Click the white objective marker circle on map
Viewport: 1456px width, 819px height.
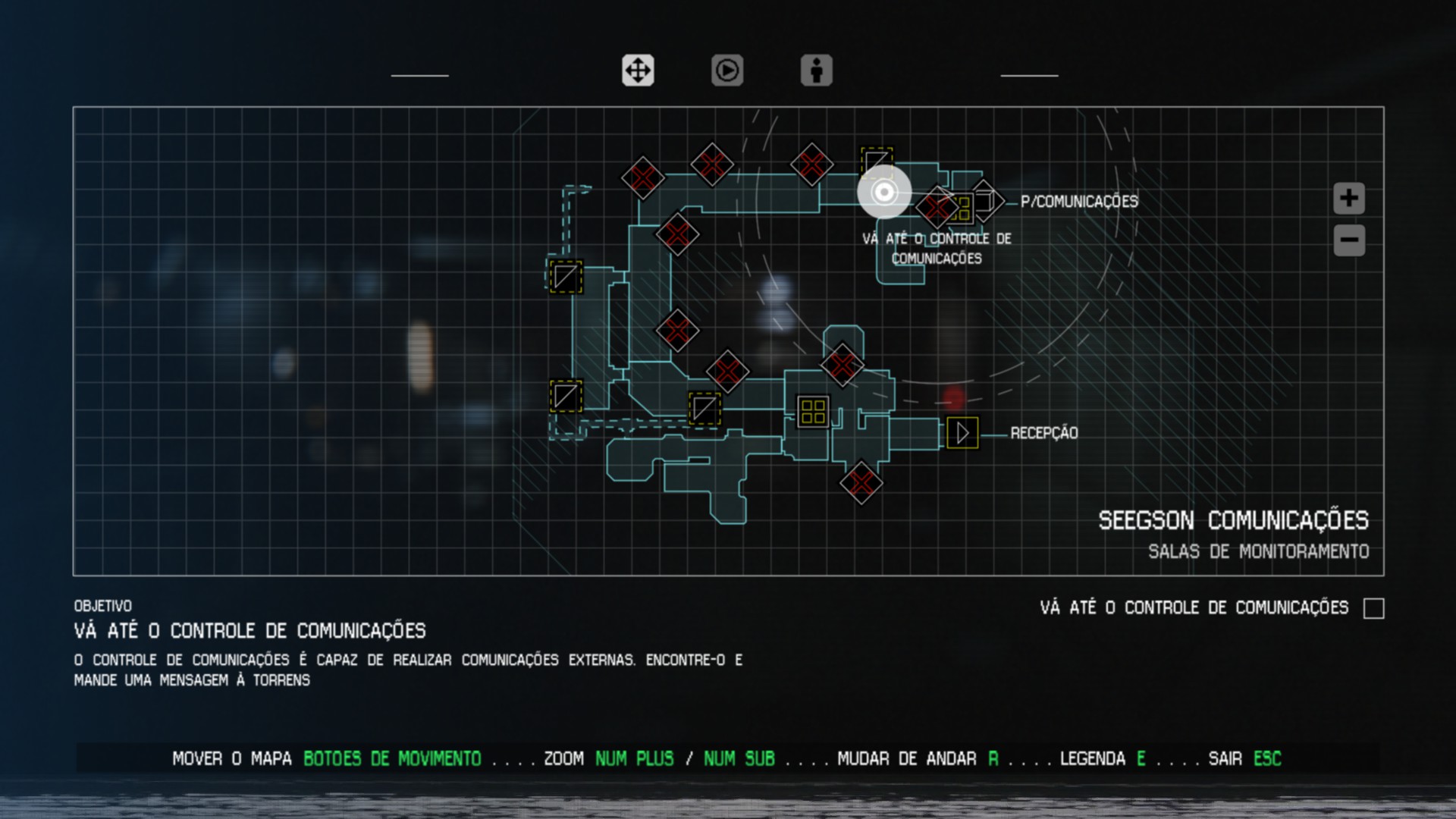883,193
